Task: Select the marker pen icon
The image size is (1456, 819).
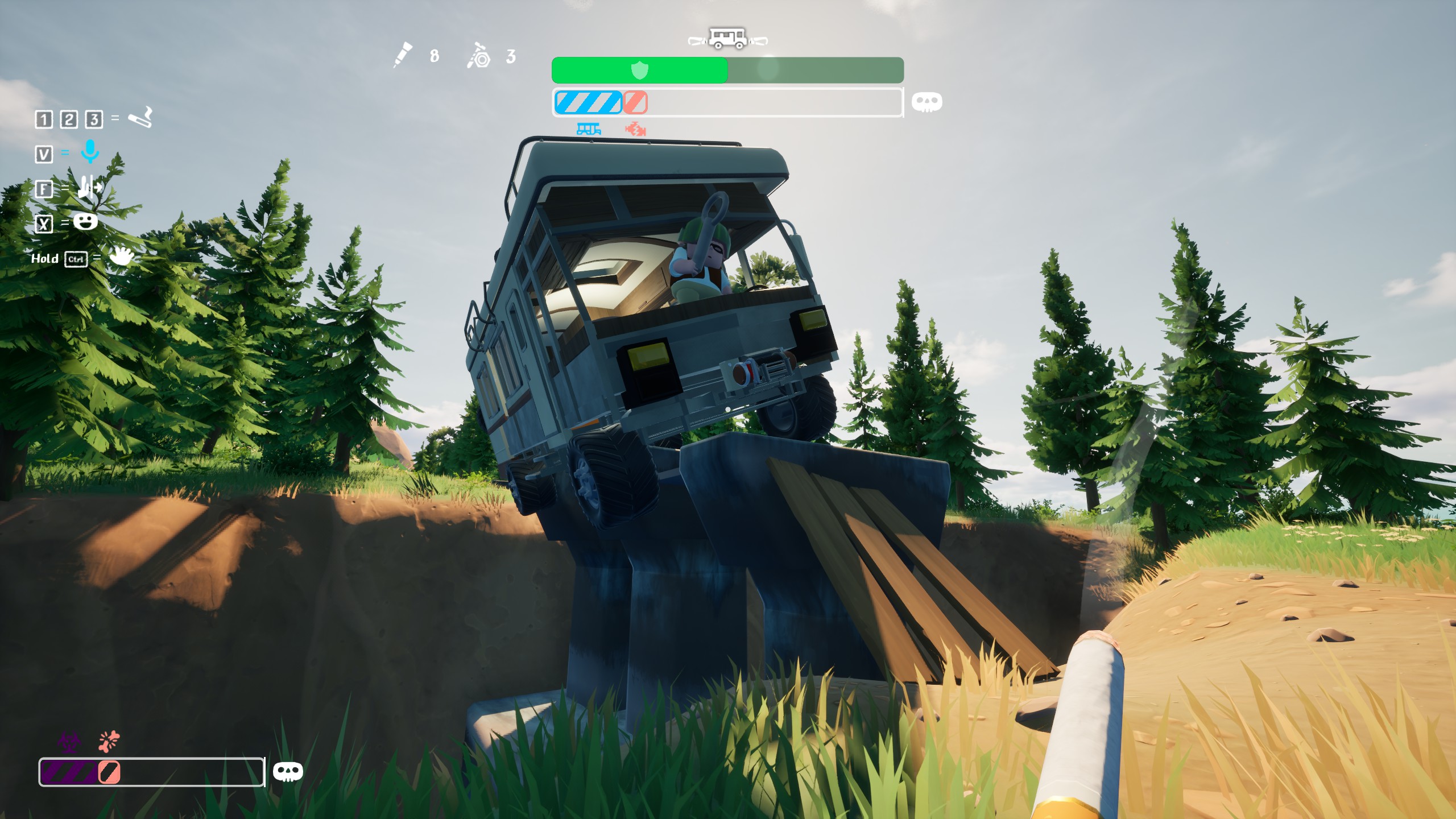Action: pyautogui.click(x=403, y=55)
